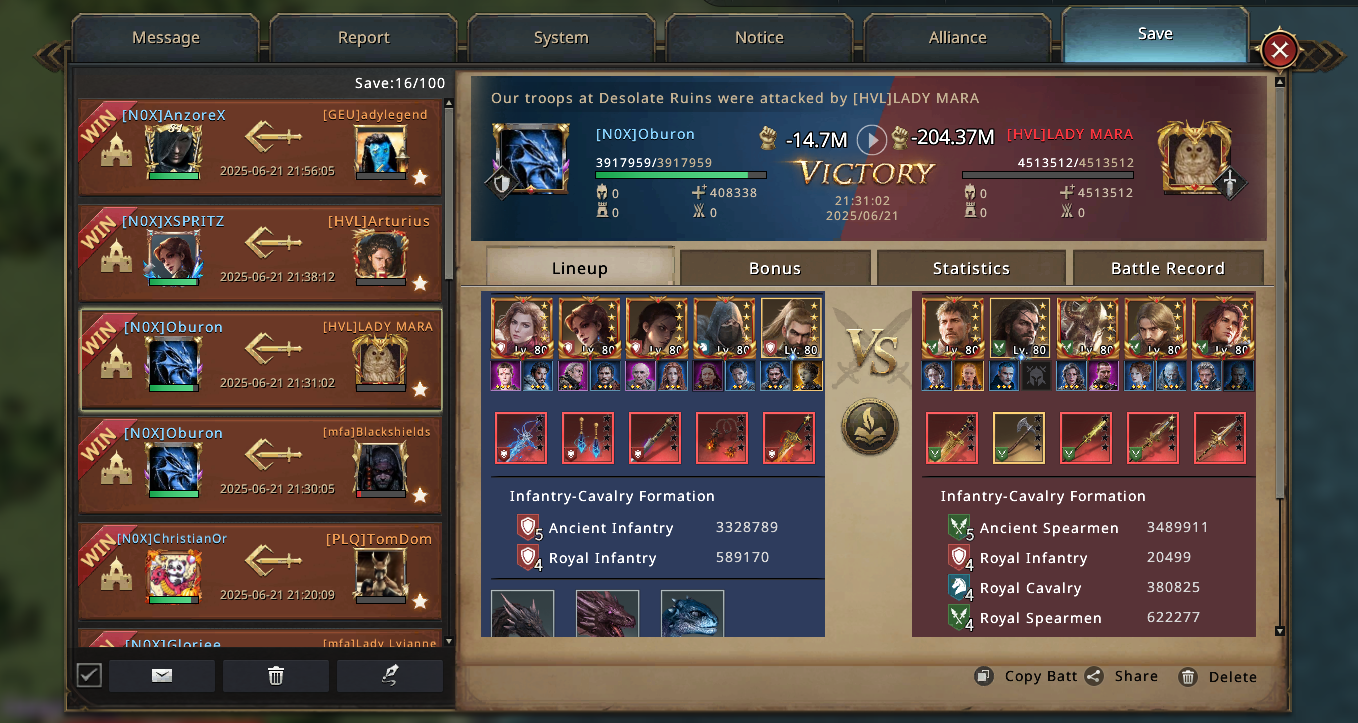The width and height of the screenshot is (1358, 723).
Task: Select the XSPRITZ vs Arturius report
Action: 260,253
